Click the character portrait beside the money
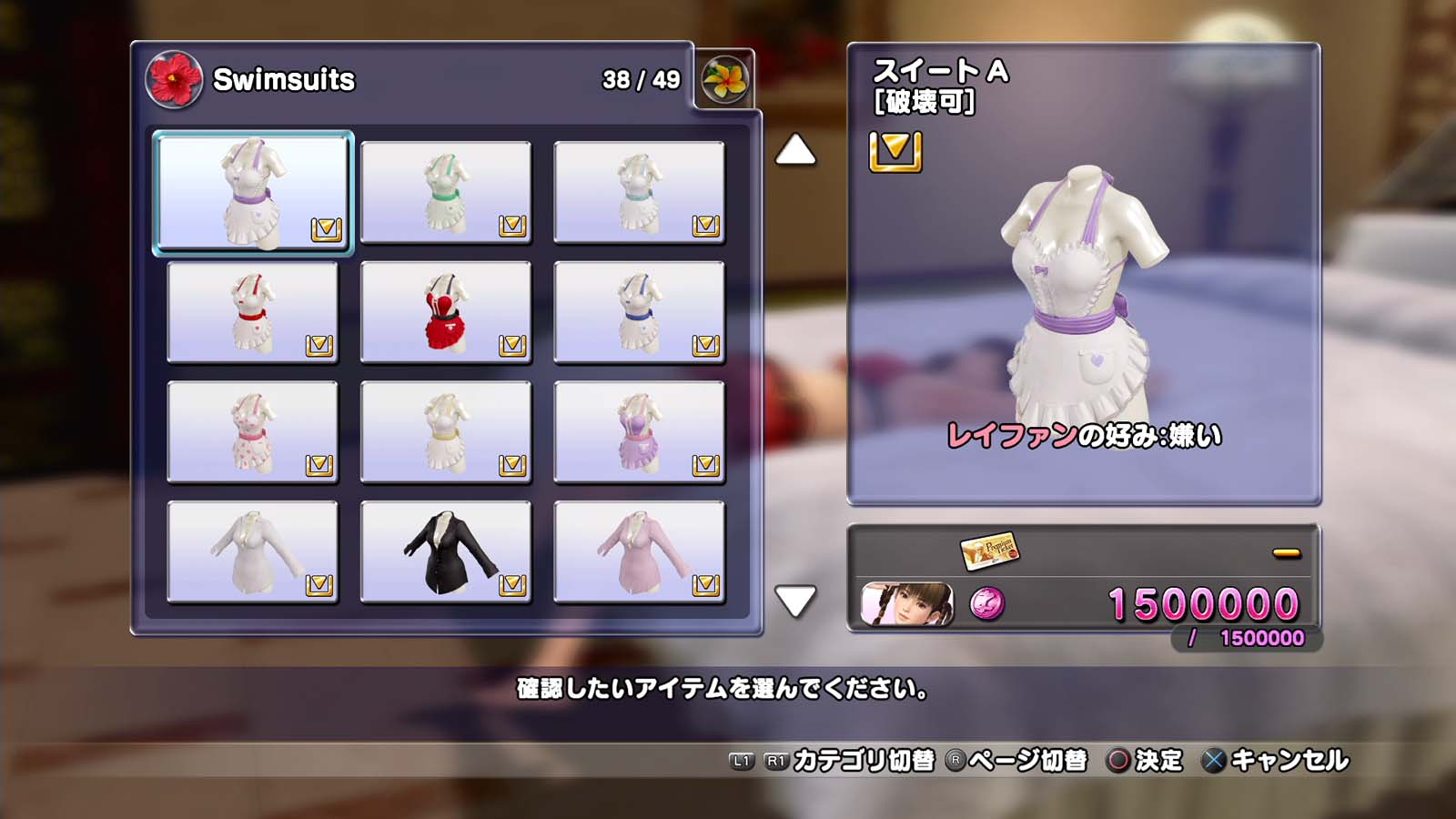The height and width of the screenshot is (819, 1456). coord(907,604)
